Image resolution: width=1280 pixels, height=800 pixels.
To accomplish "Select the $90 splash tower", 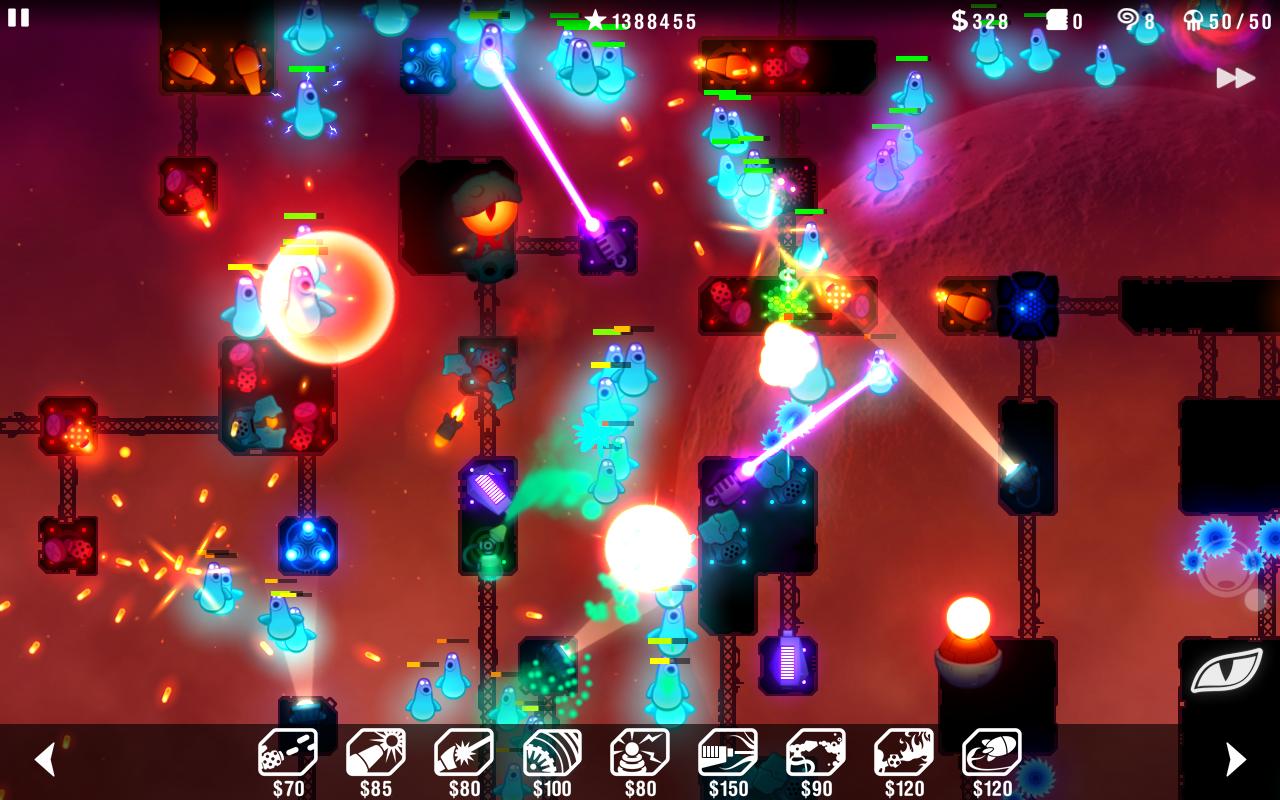I will (x=817, y=753).
